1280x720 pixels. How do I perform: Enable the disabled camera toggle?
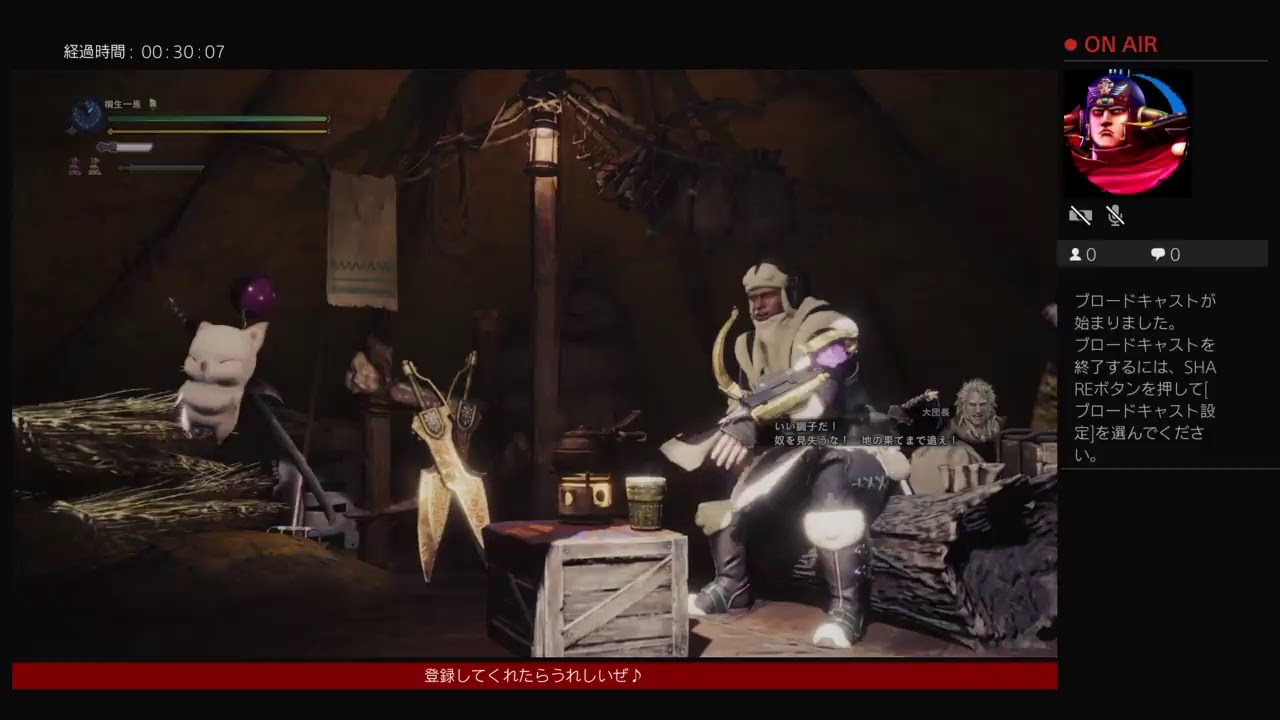[x=1080, y=215]
